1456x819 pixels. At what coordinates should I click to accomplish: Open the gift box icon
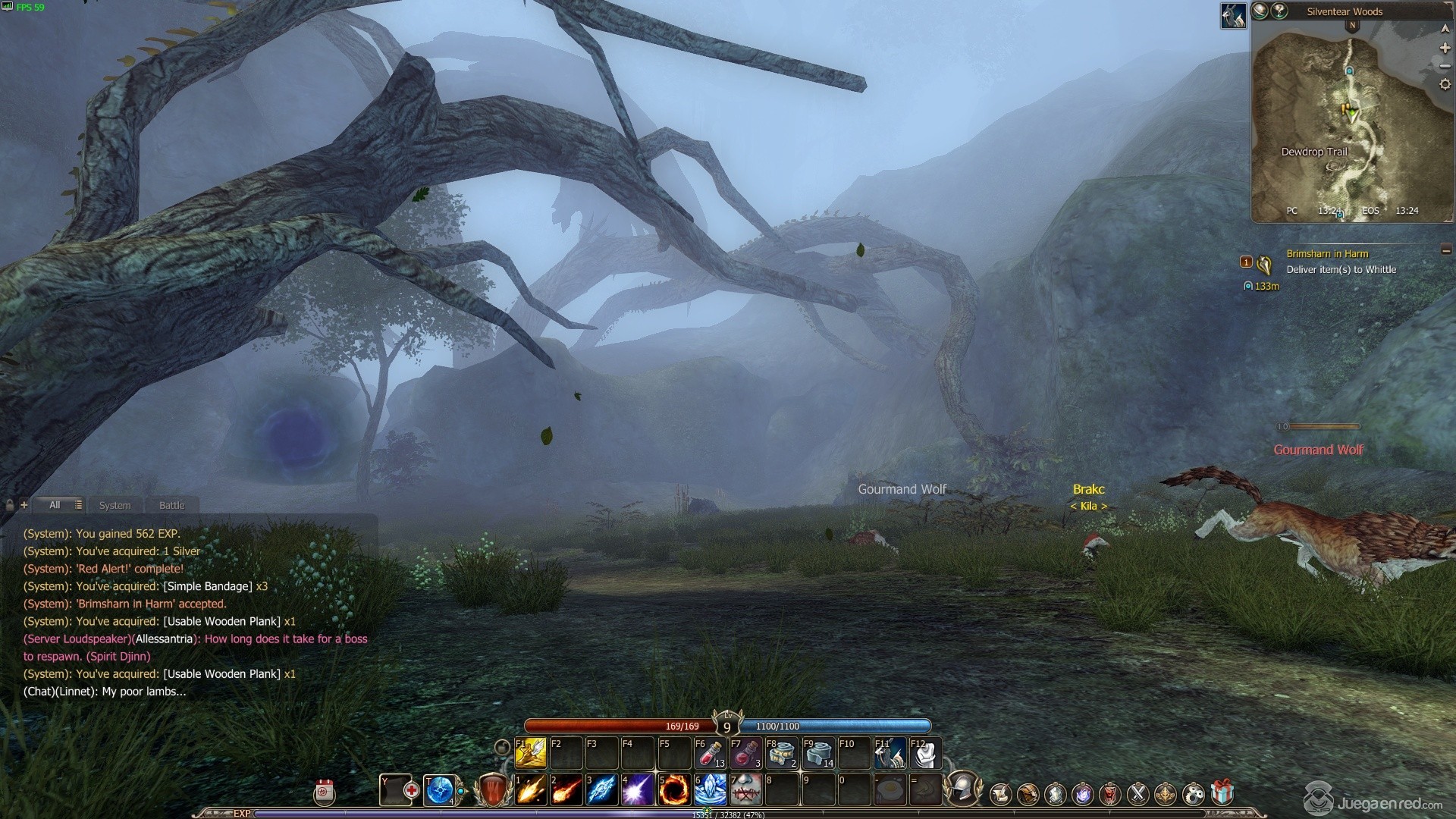click(x=1222, y=793)
